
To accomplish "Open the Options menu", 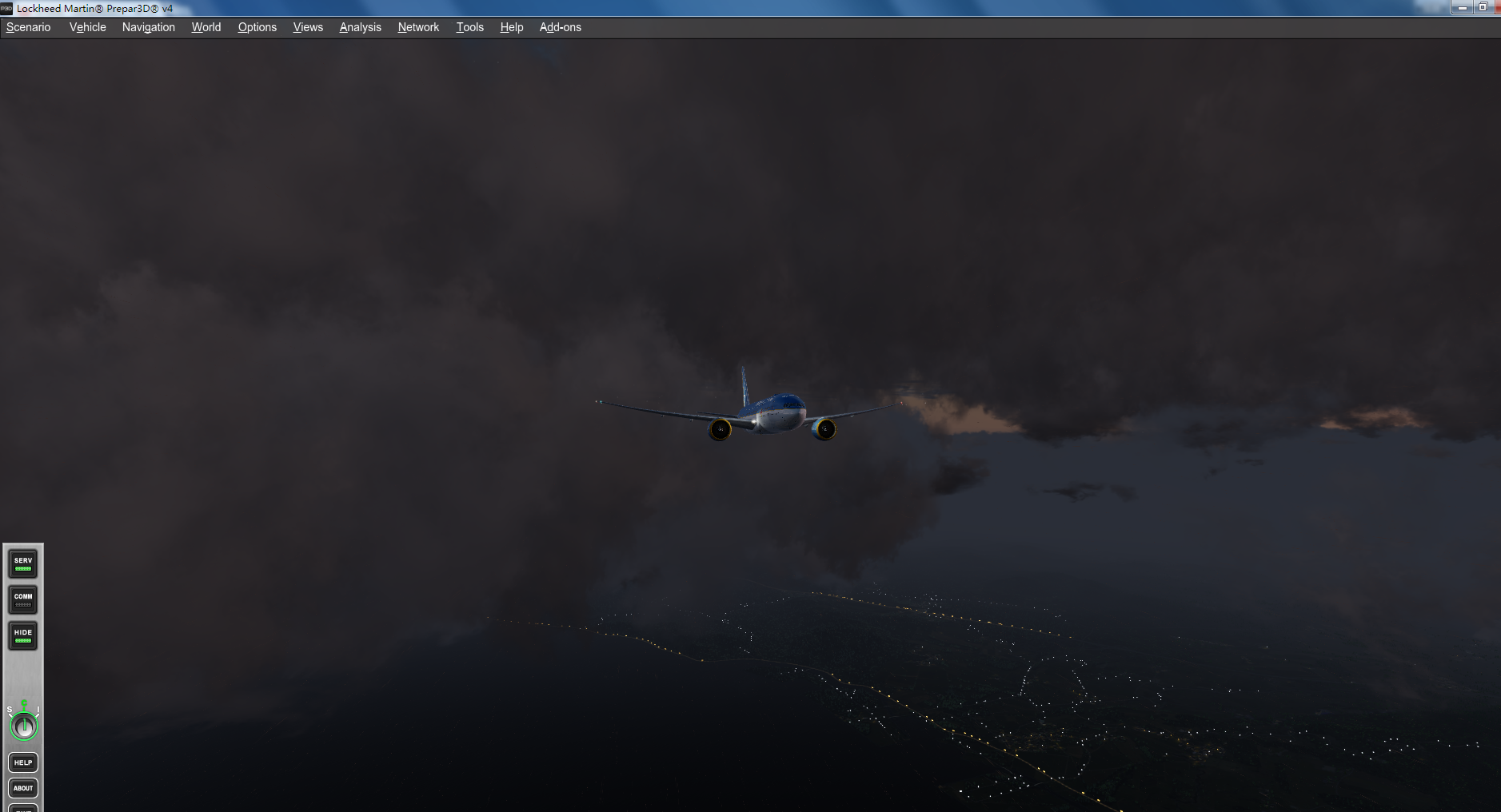I will point(257,26).
